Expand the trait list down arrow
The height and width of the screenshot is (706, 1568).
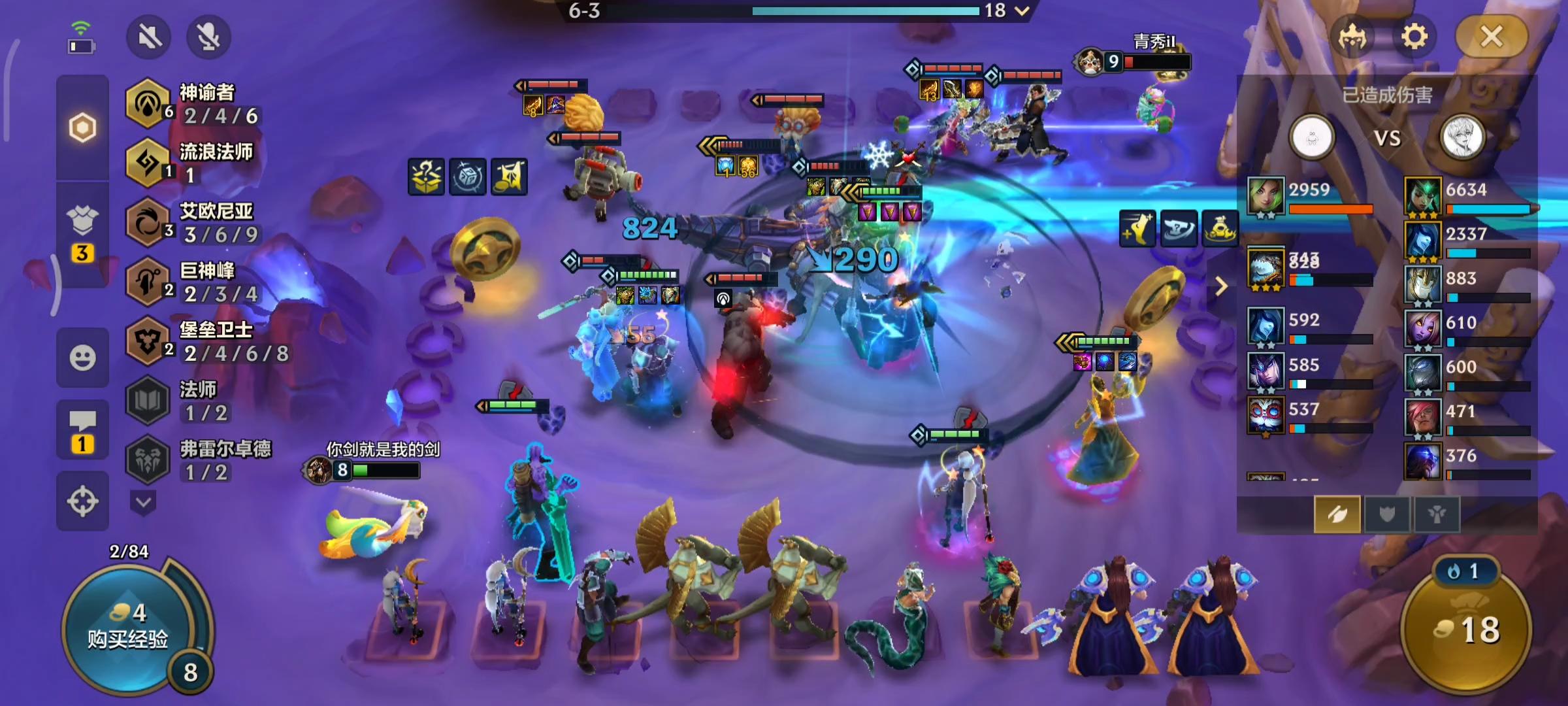click(143, 503)
